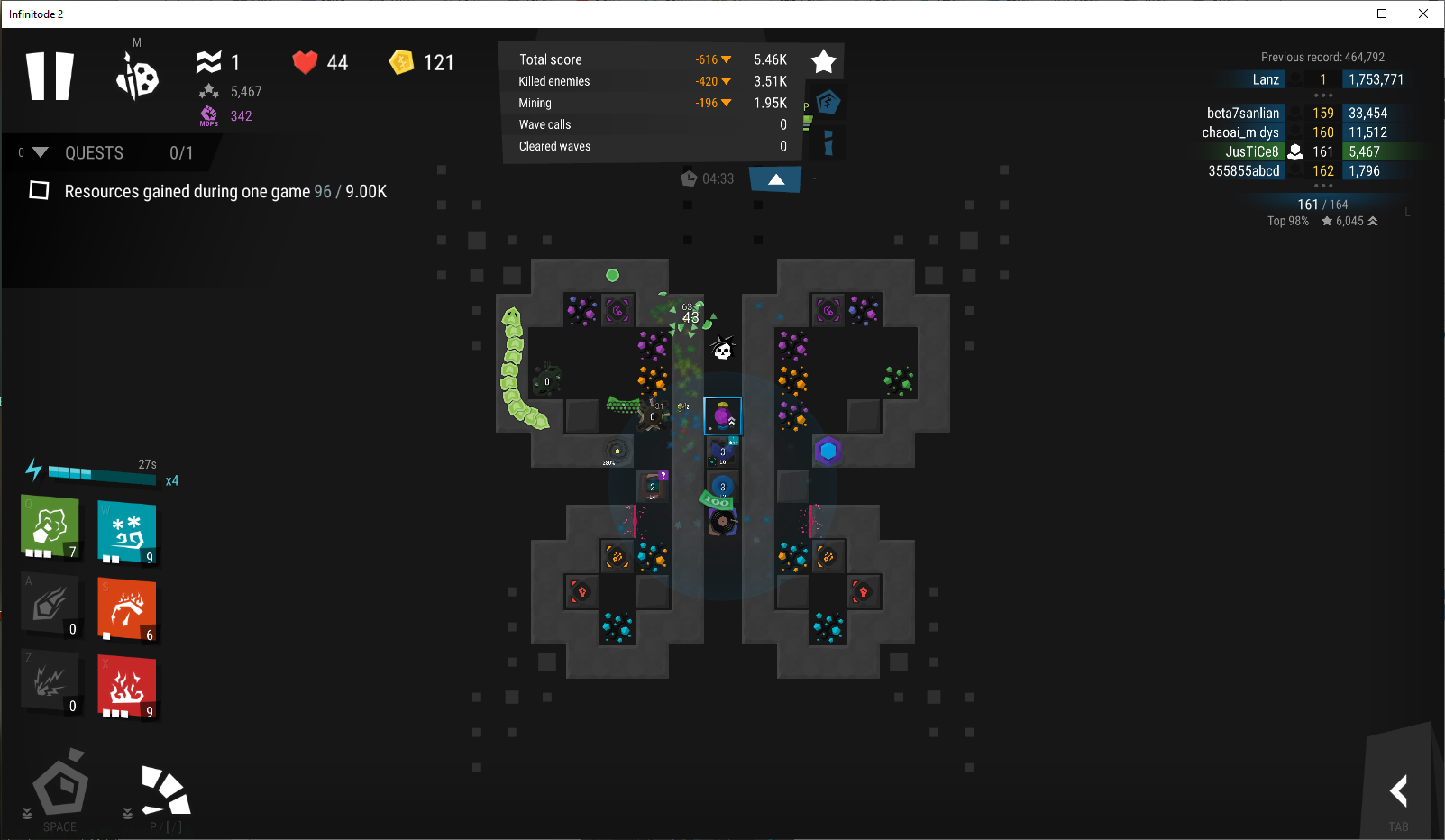Pause the game with the pause button
1445x840 pixels.
(x=50, y=76)
